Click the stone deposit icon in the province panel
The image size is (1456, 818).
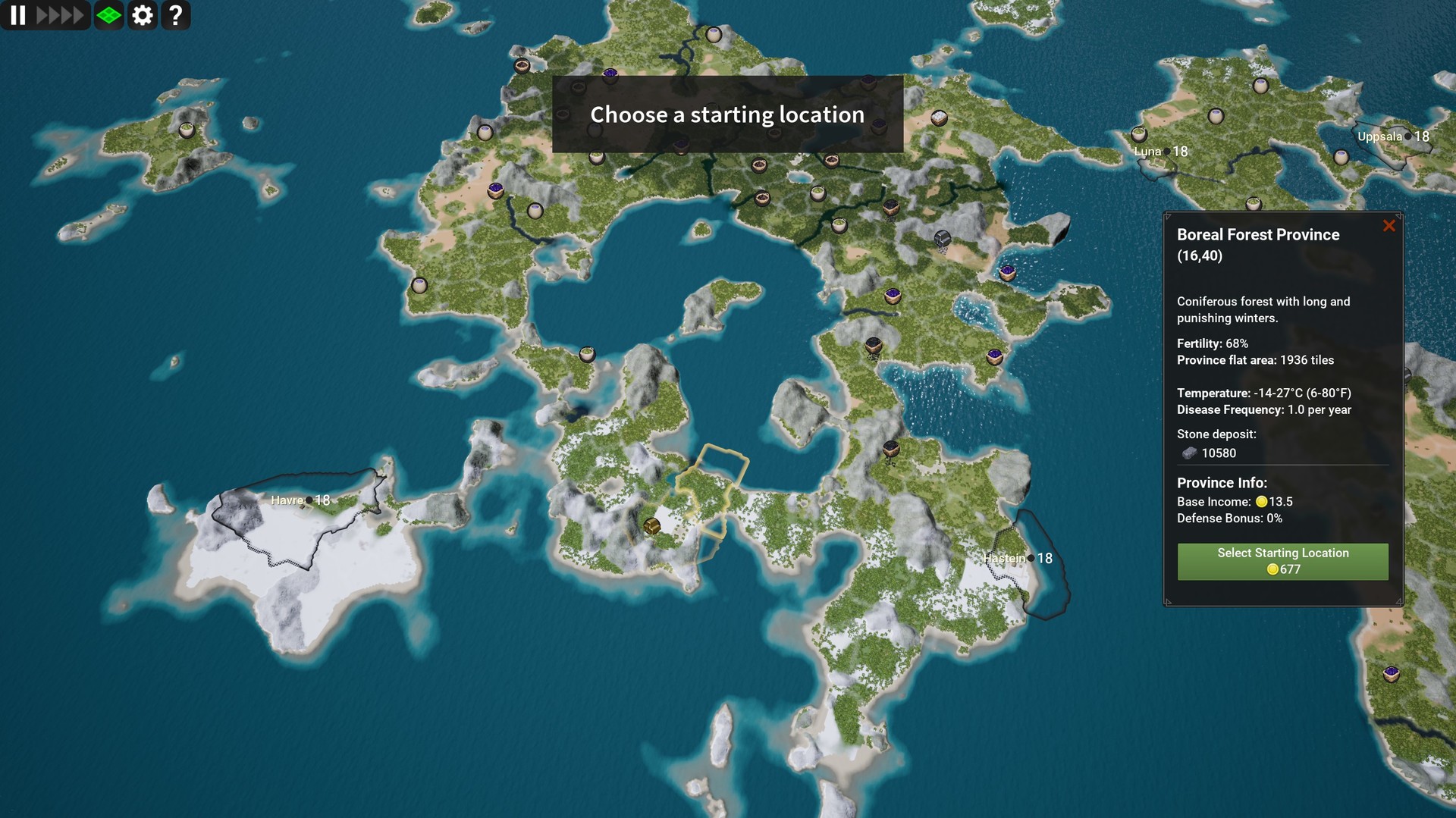tap(1189, 453)
